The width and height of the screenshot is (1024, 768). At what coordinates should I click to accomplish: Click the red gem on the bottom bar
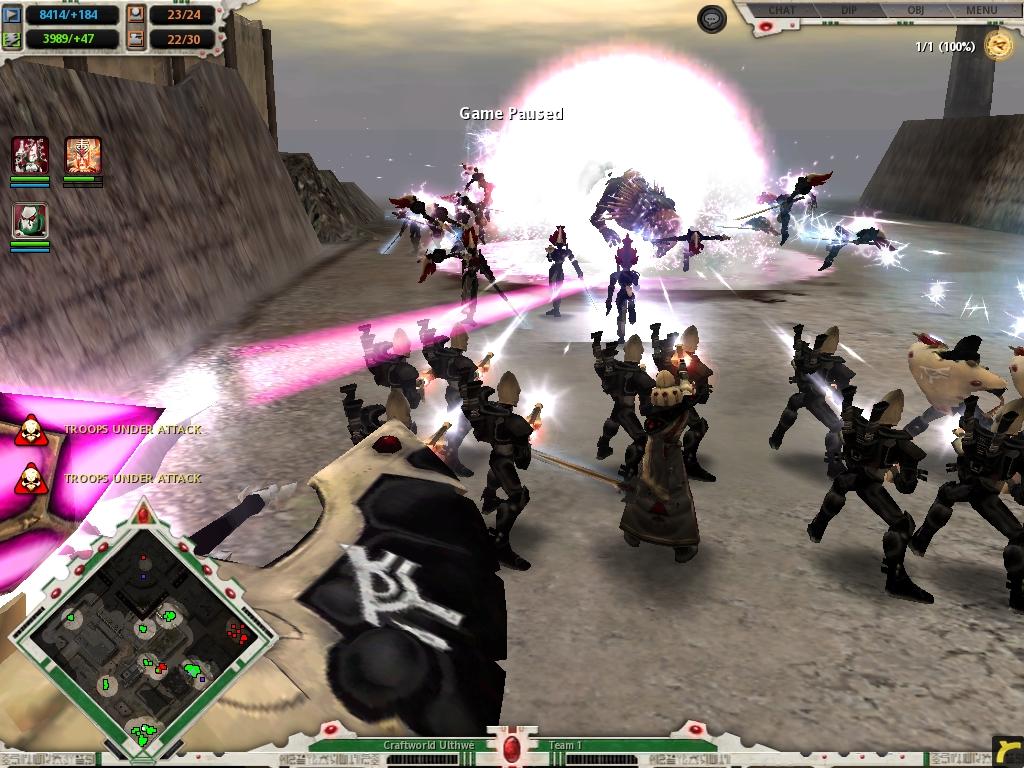512,749
